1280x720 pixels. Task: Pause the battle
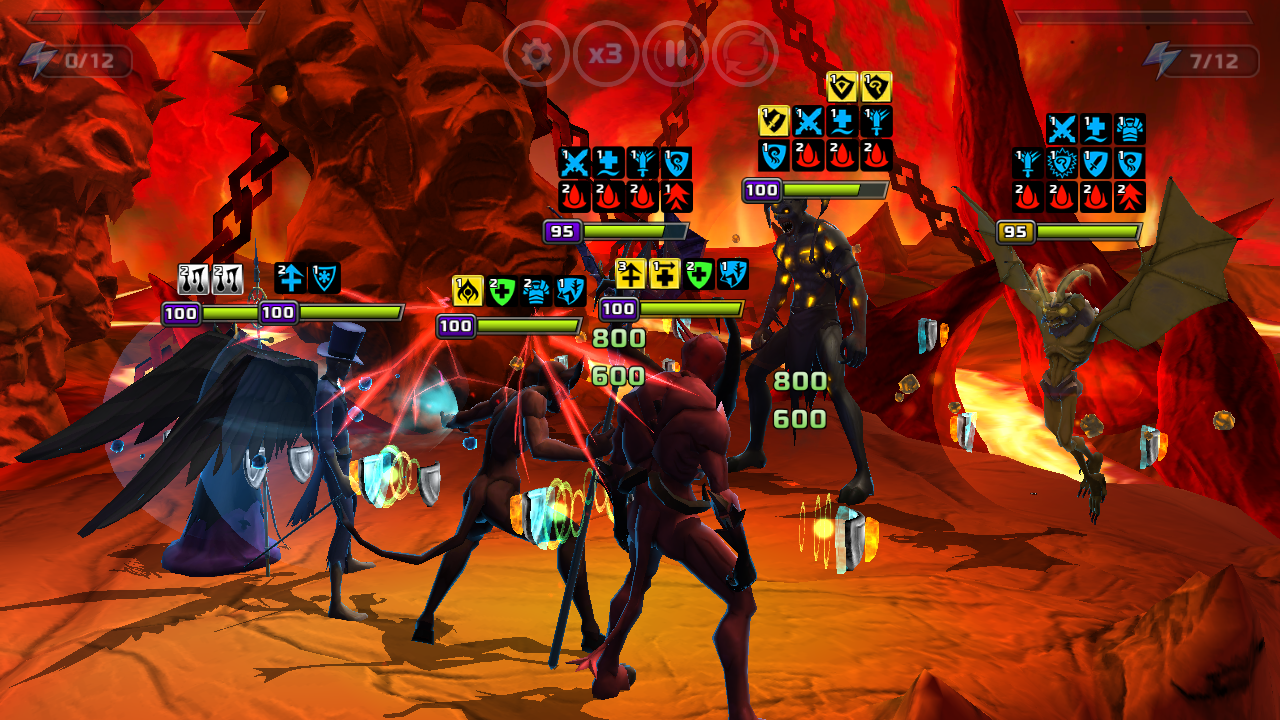coord(676,54)
